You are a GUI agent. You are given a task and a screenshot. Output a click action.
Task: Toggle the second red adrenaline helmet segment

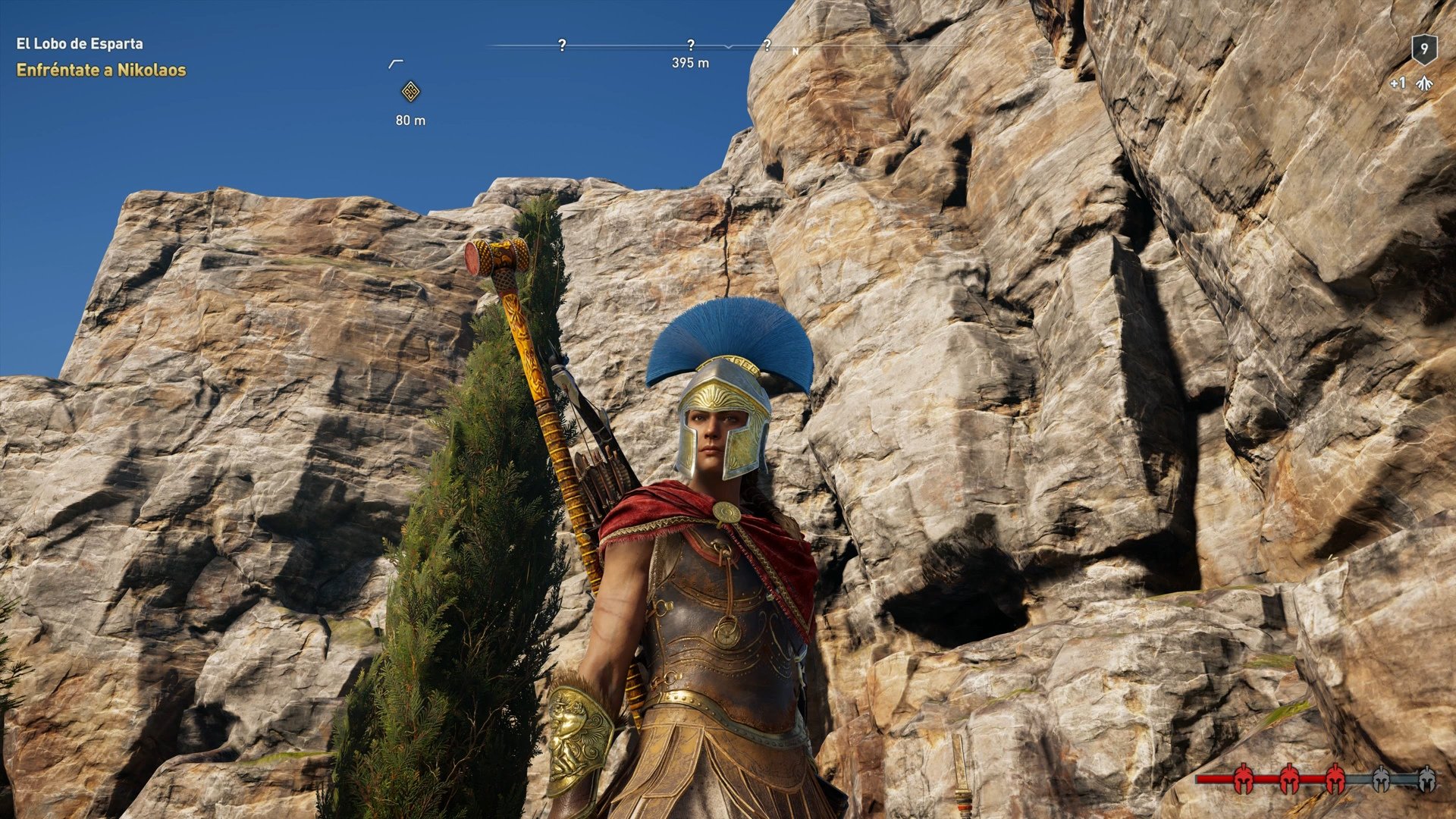tap(1290, 779)
